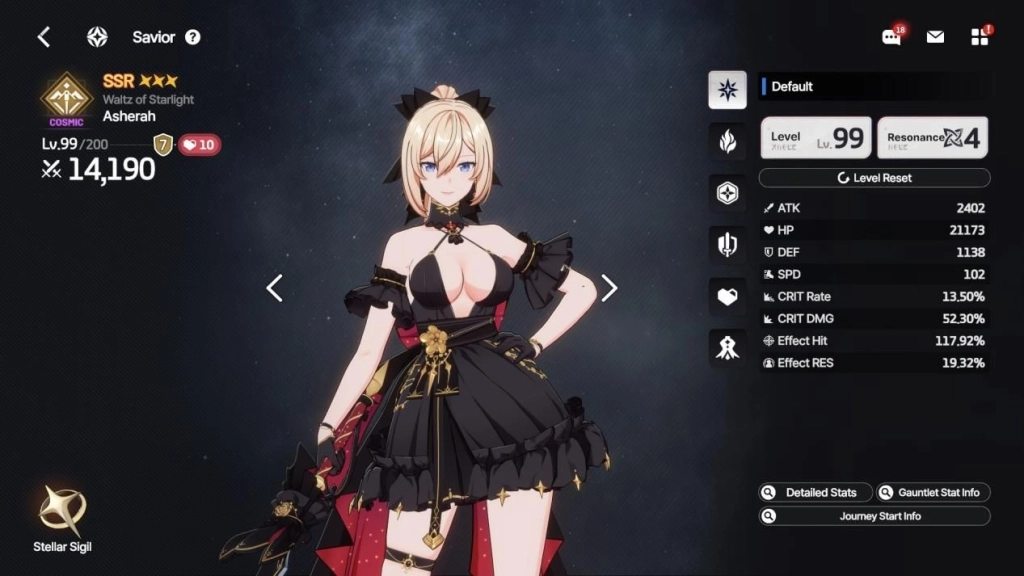
Task: Show the Savior help question mark
Action: pyautogui.click(x=193, y=37)
